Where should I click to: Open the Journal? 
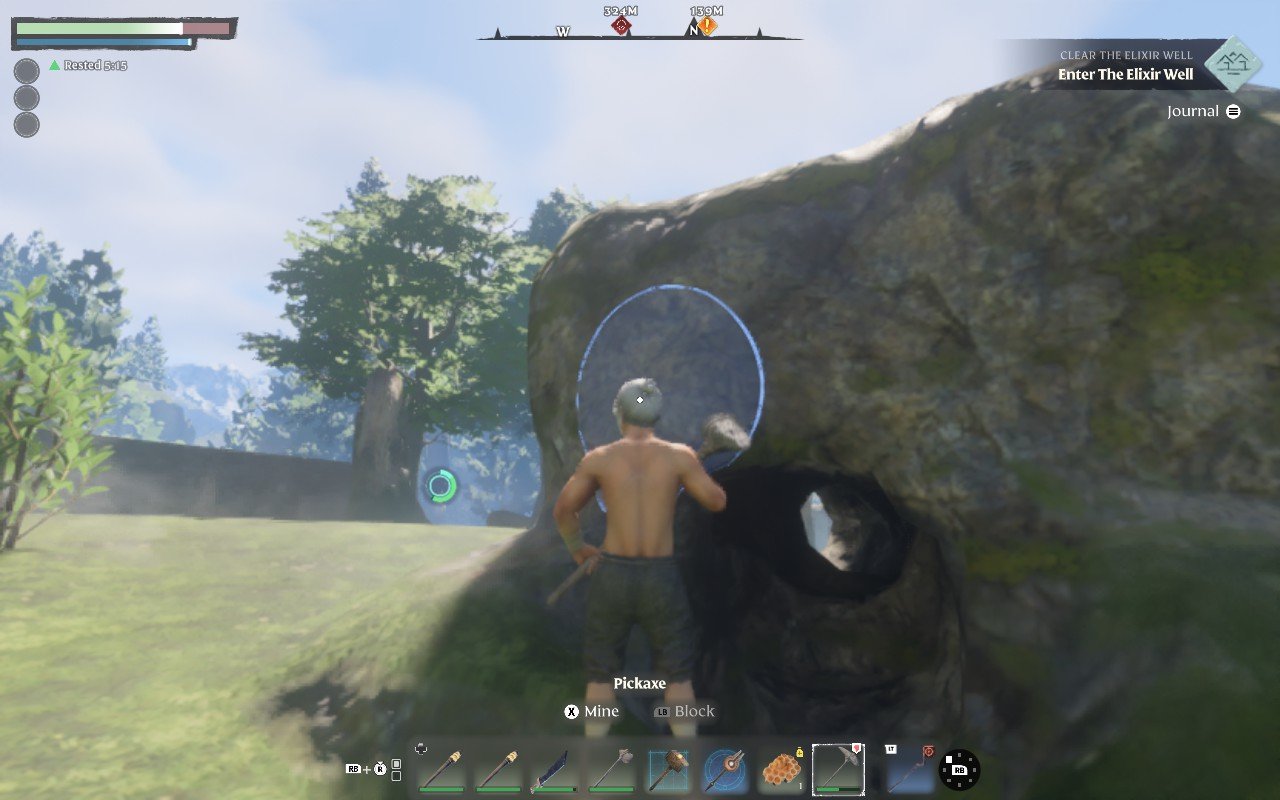tap(1203, 111)
